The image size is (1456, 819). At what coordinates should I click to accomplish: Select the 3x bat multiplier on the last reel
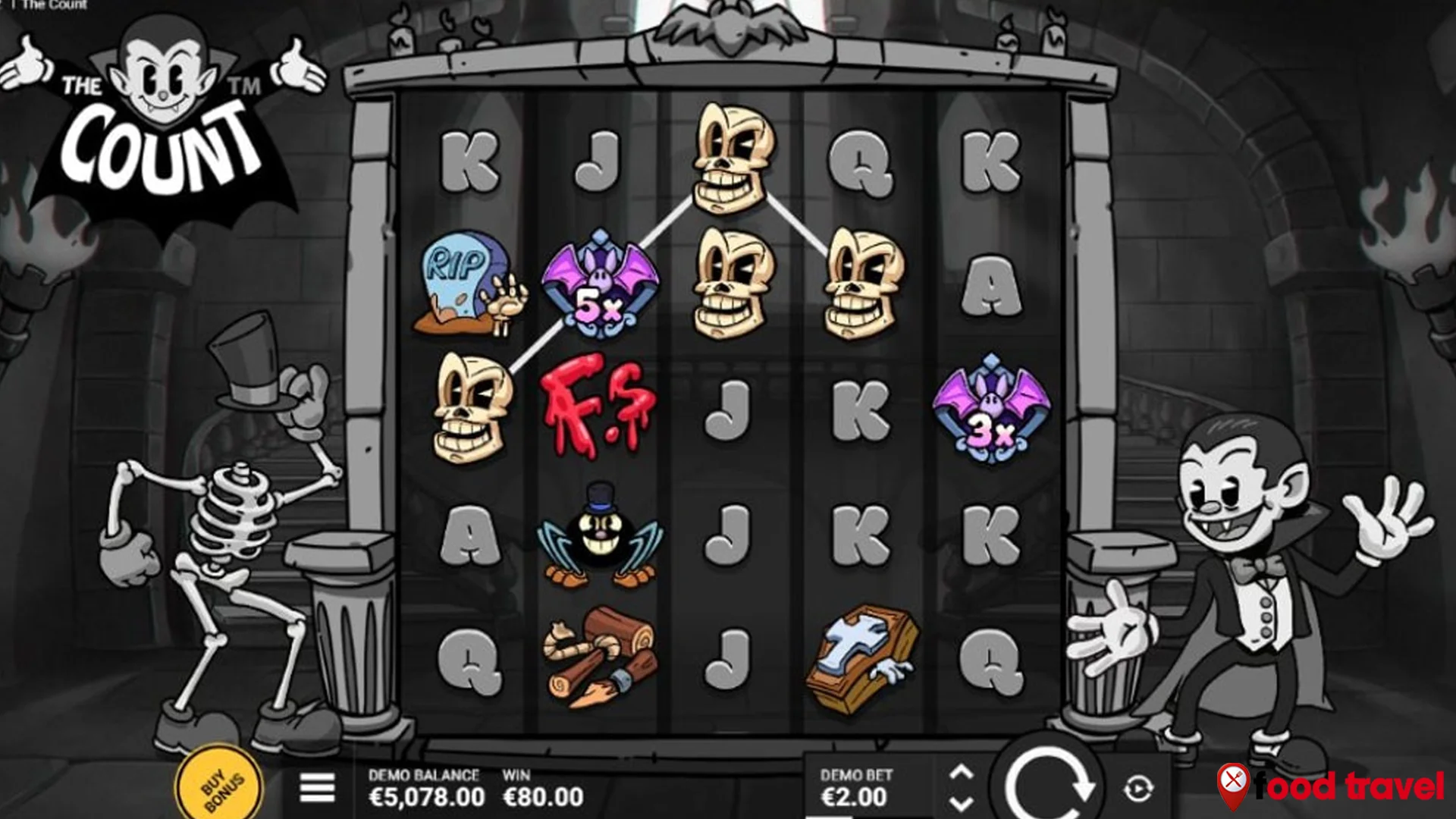[x=993, y=413]
